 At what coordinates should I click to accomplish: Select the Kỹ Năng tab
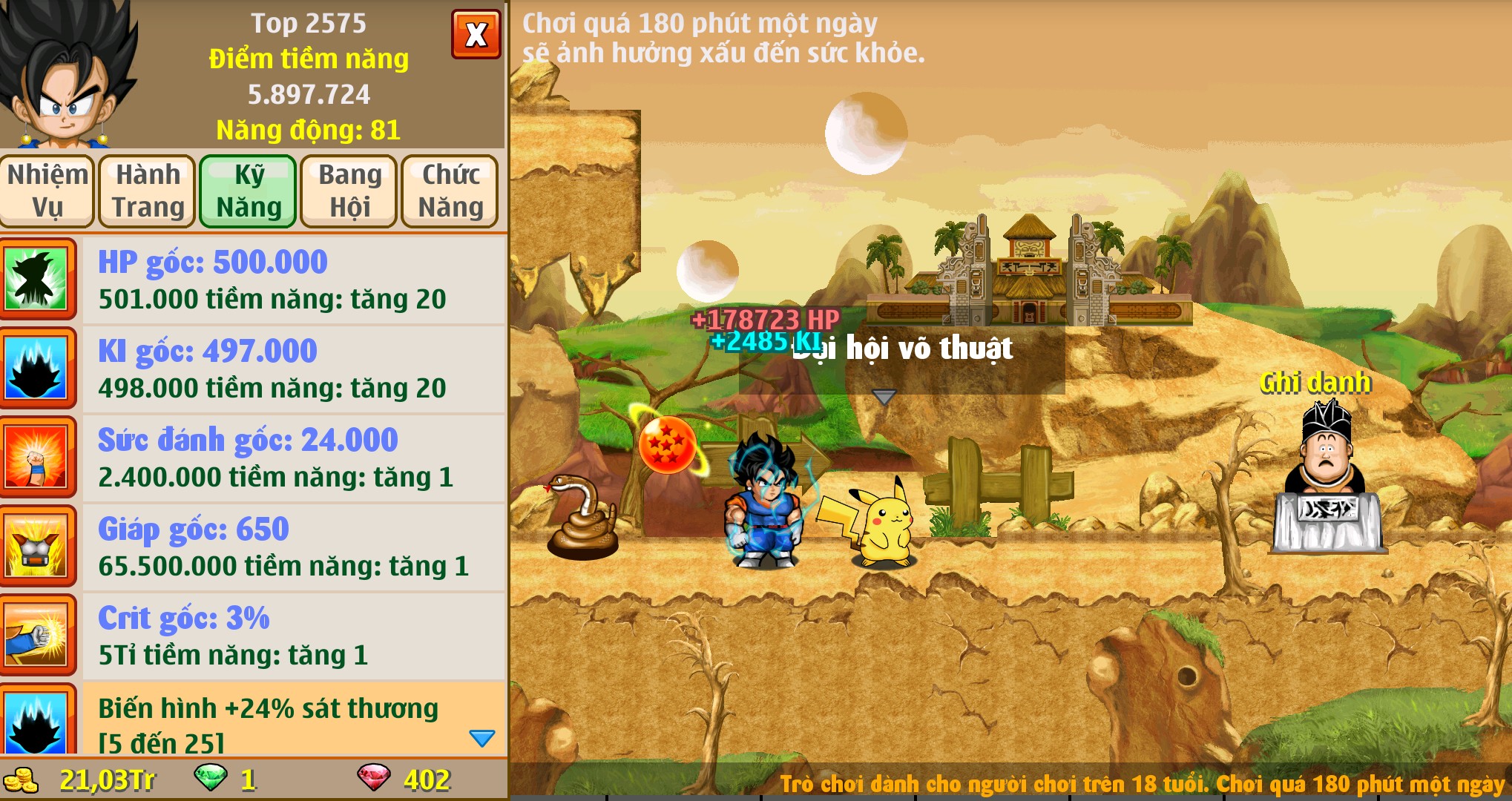pyautogui.click(x=249, y=191)
